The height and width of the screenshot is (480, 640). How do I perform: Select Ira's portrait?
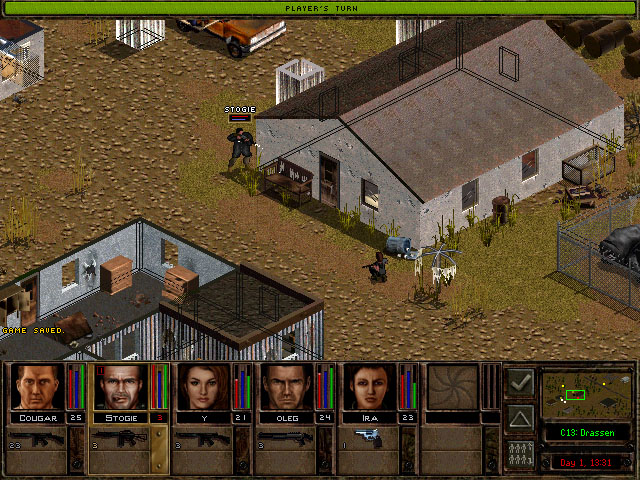[x=371, y=387]
